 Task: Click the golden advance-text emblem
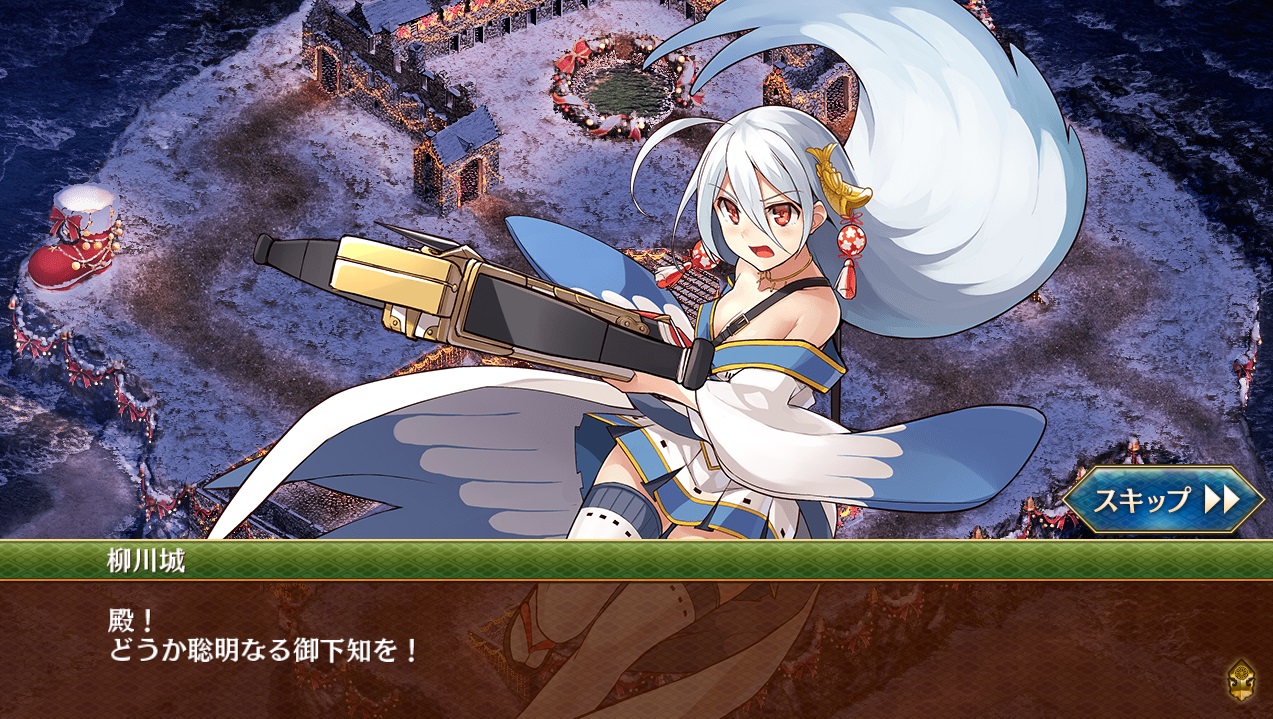click(x=1240, y=680)
